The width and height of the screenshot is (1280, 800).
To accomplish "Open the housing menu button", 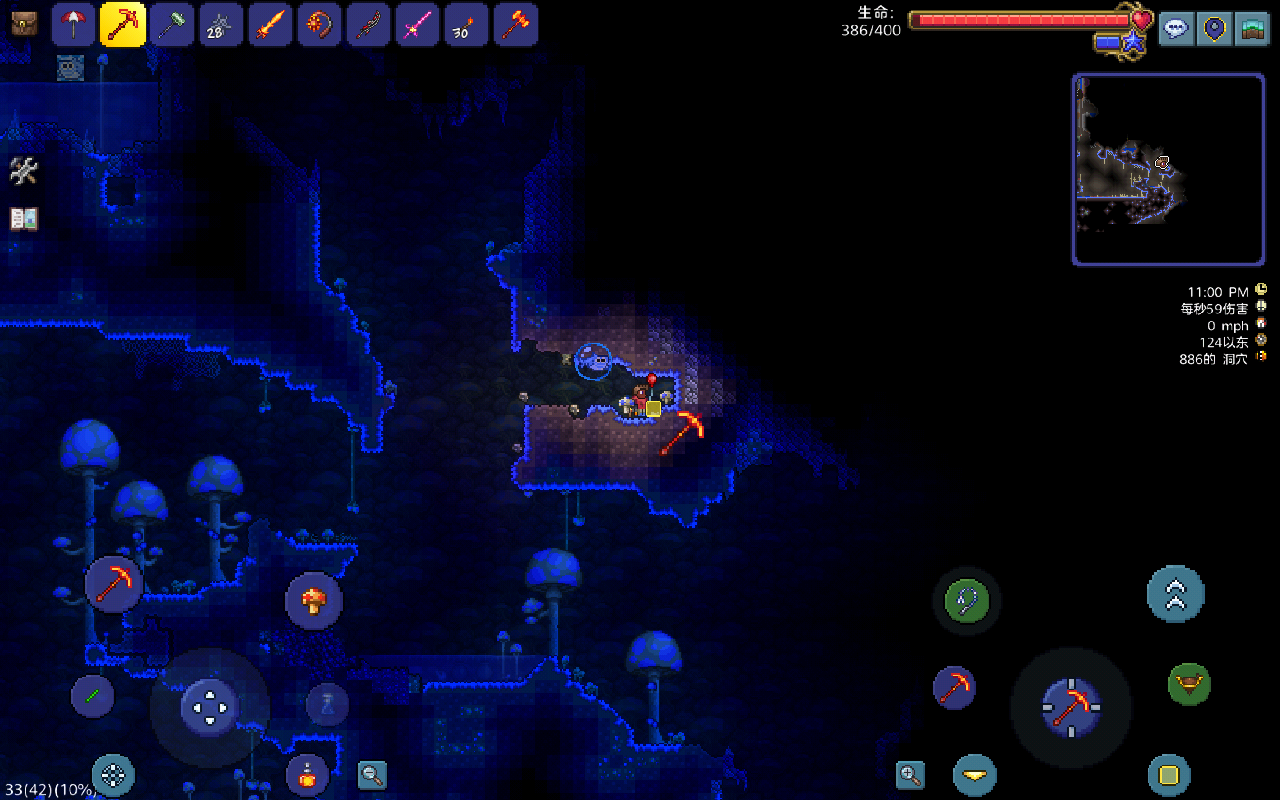I will coord(1251,28).
